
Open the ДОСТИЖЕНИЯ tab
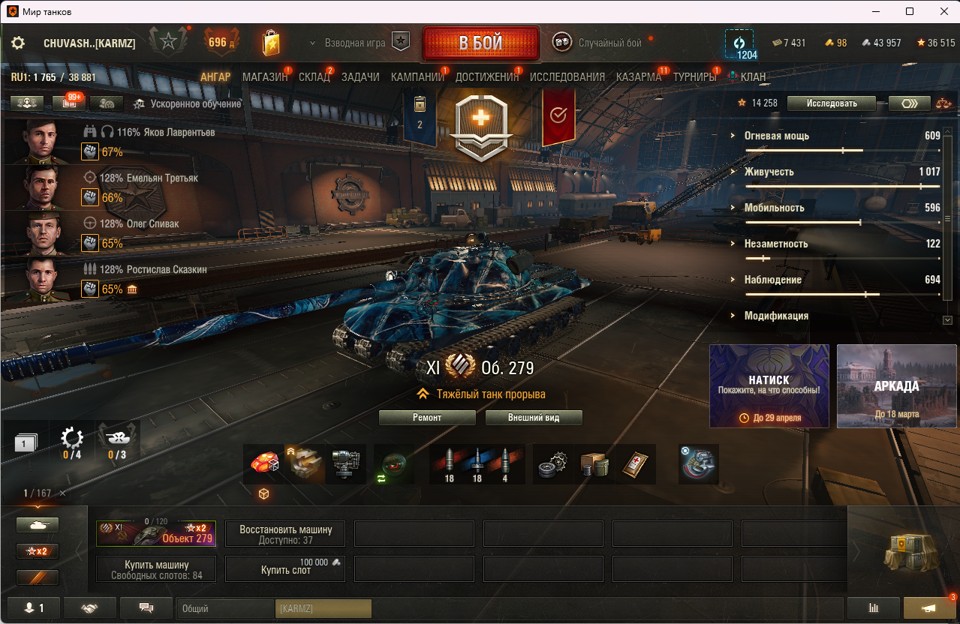pyautogui.click(x=487, y=77)
